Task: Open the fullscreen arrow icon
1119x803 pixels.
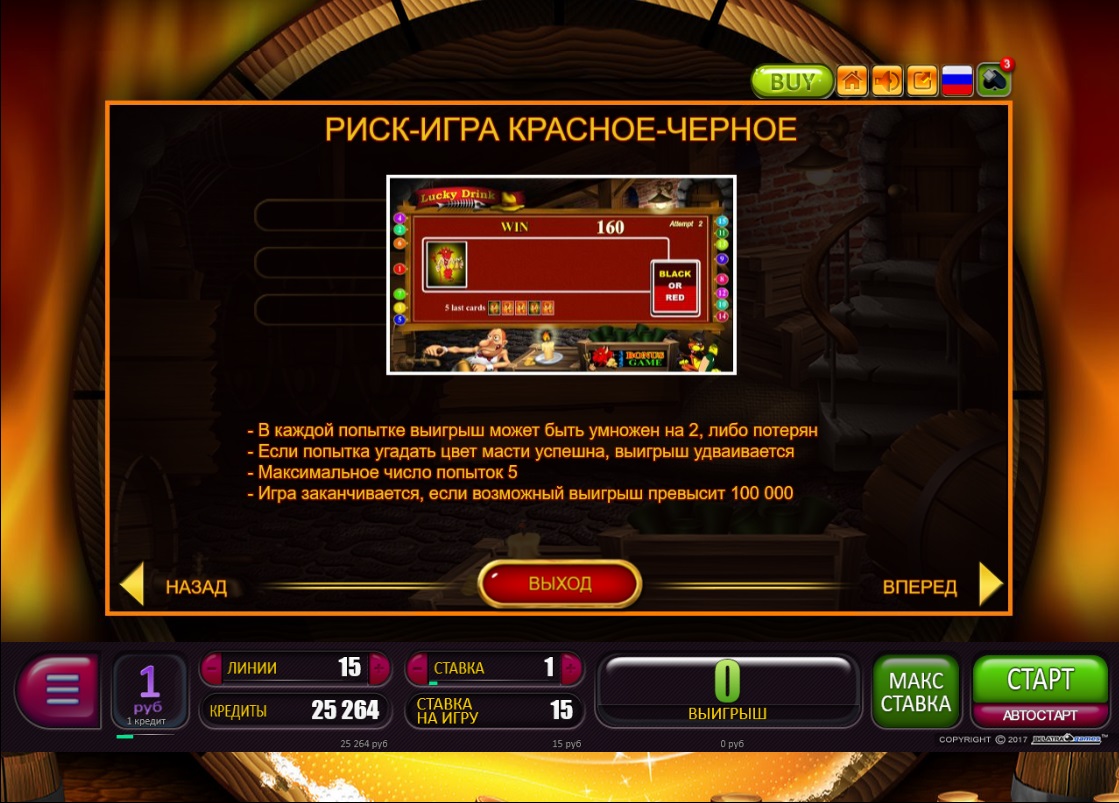Action: coord(922,81)
